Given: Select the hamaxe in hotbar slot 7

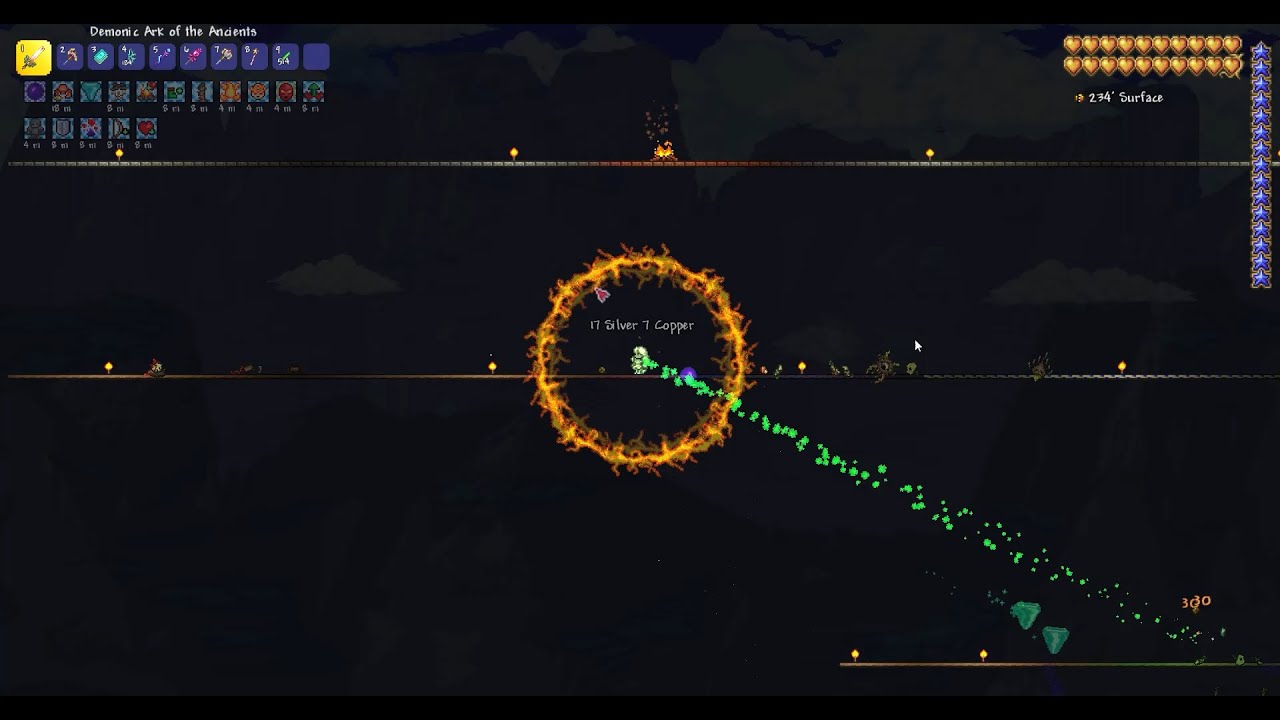Looking at the screenshot, I should (224, 57).
